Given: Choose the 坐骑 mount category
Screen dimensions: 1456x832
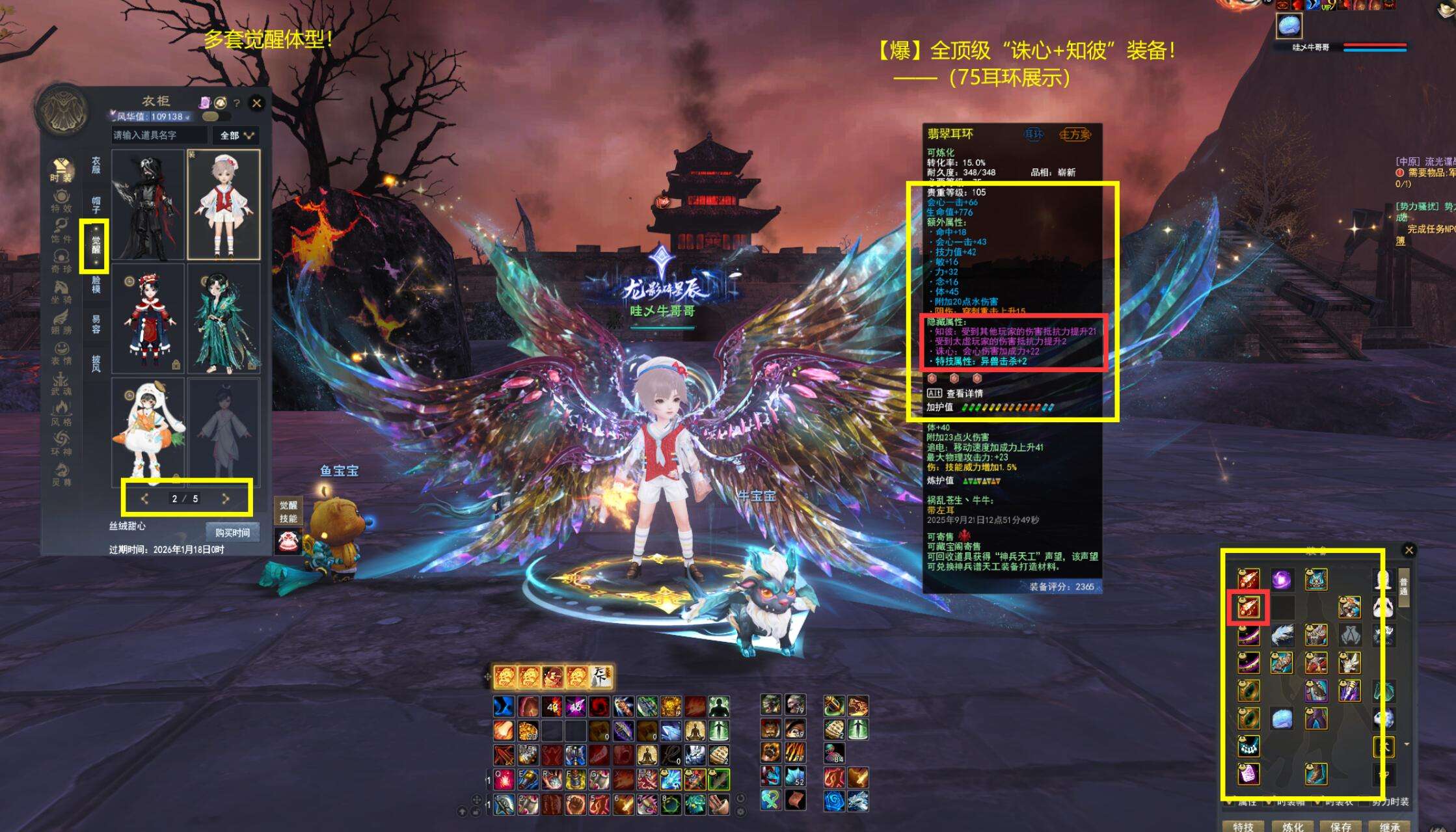Looking at the screenshot, I should [61, 292].
